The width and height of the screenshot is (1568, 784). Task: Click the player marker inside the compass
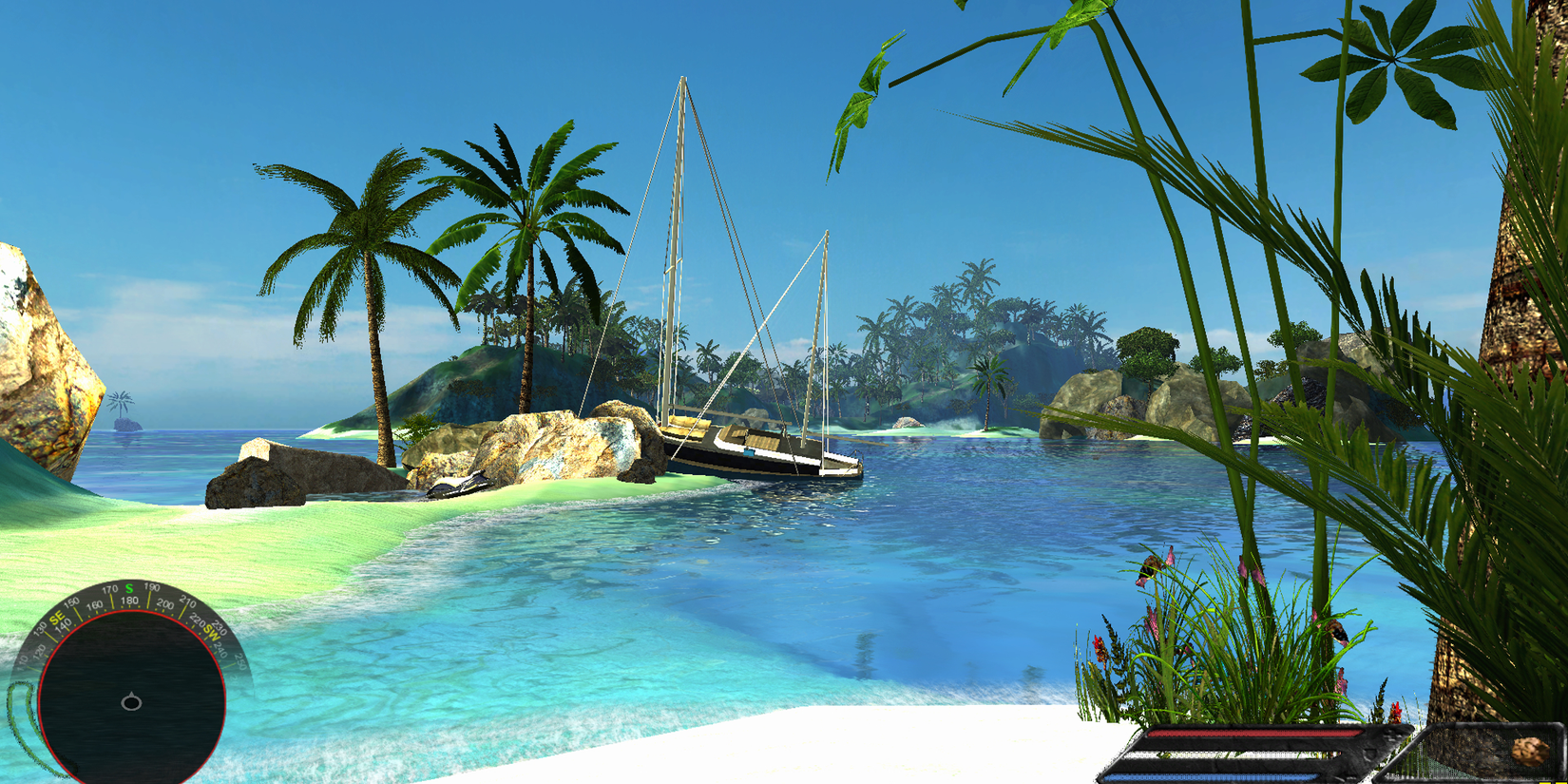[x=131, y=702]
